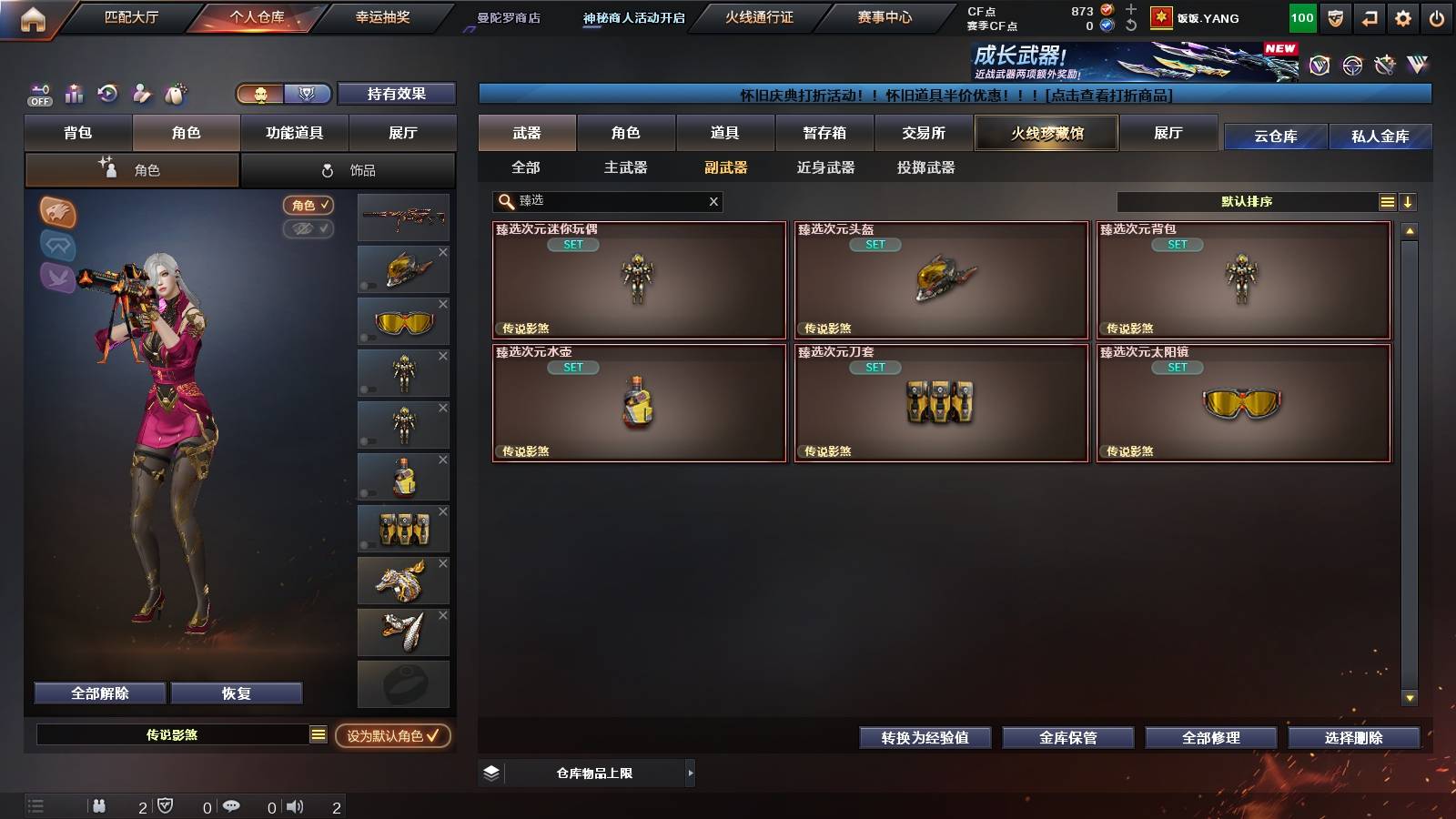Select the paw emblem icon beside the character model
This screenshot has height=819, width=1456.
pos(56,211)
